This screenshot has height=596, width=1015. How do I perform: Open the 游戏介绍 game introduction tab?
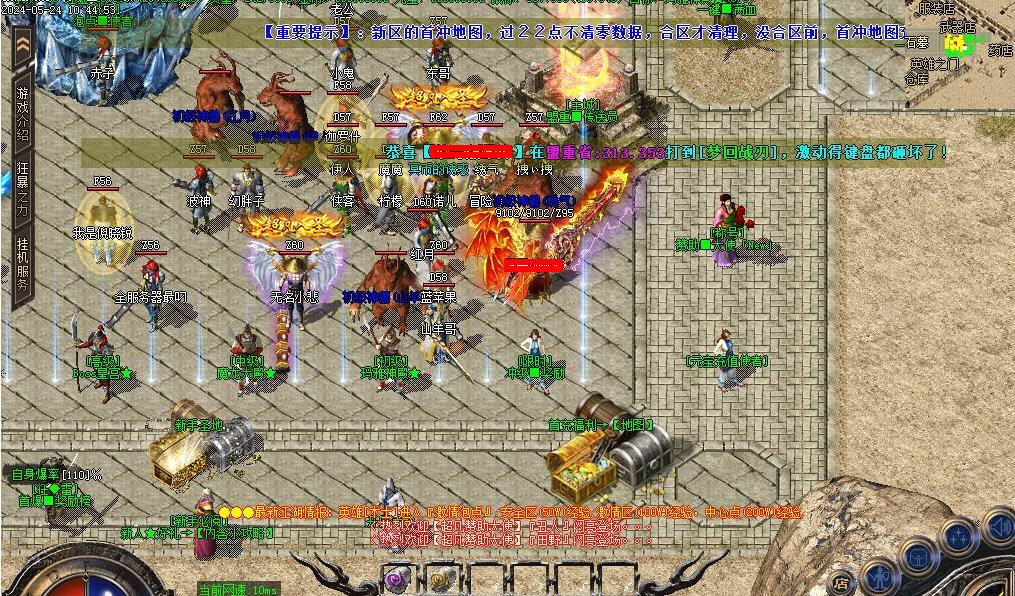point(21,113)
